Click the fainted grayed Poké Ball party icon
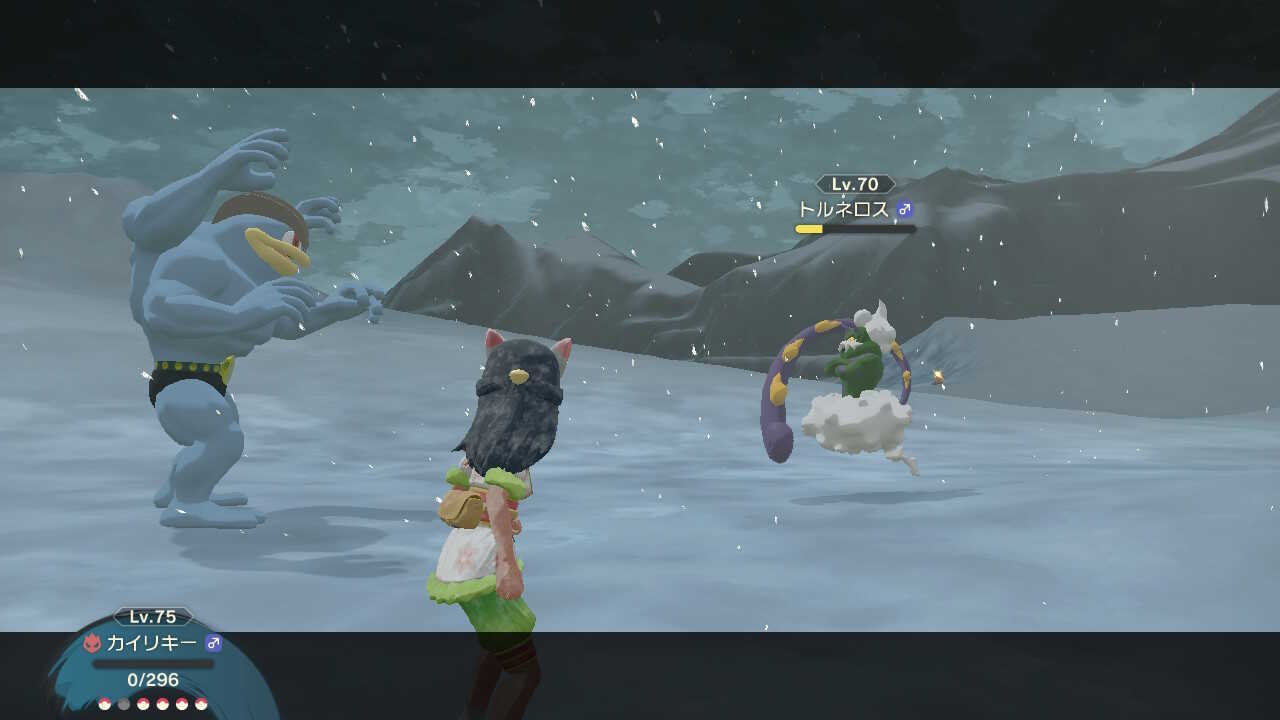 coord(123,703)
